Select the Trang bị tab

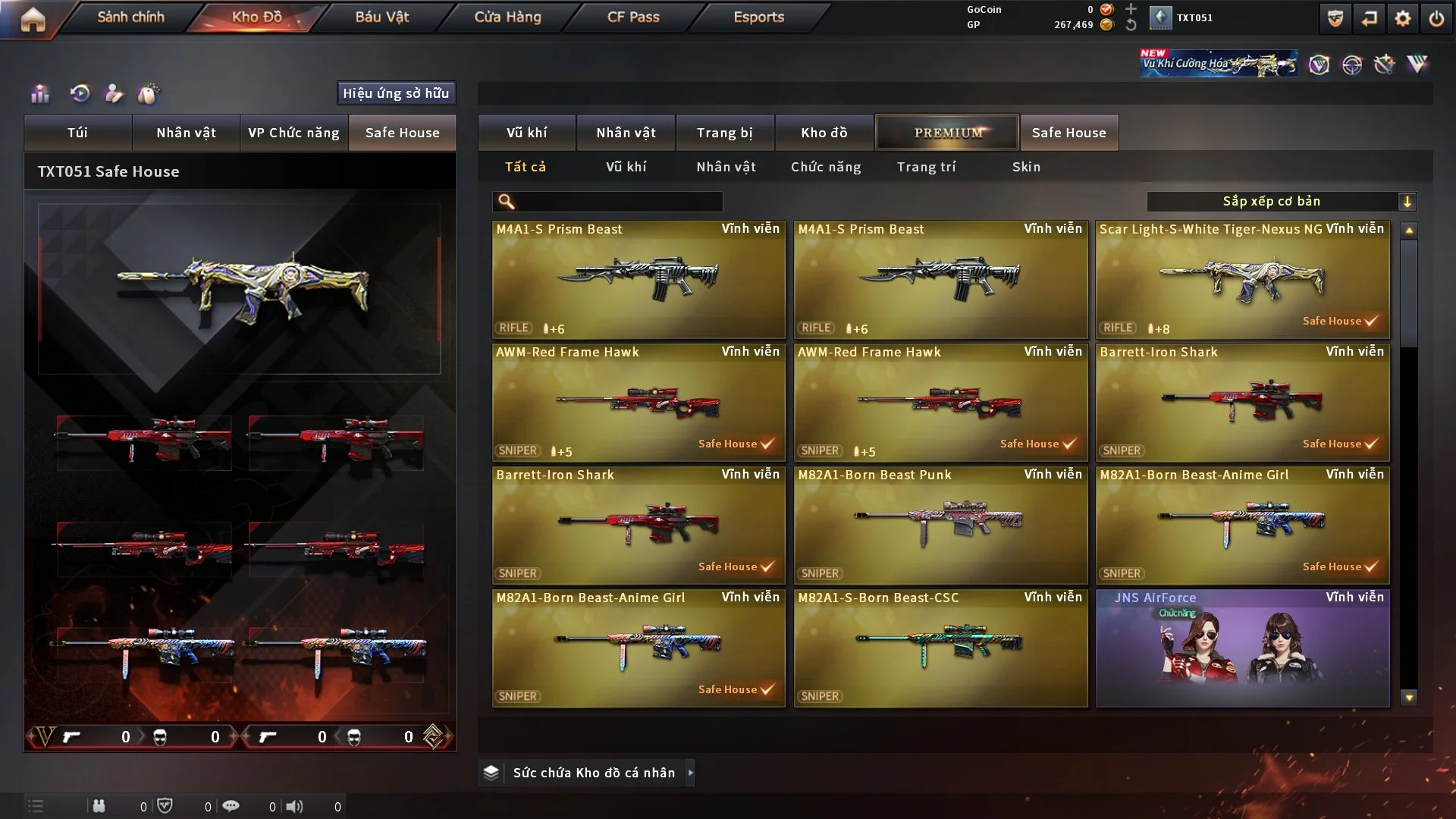pos(724,133)
